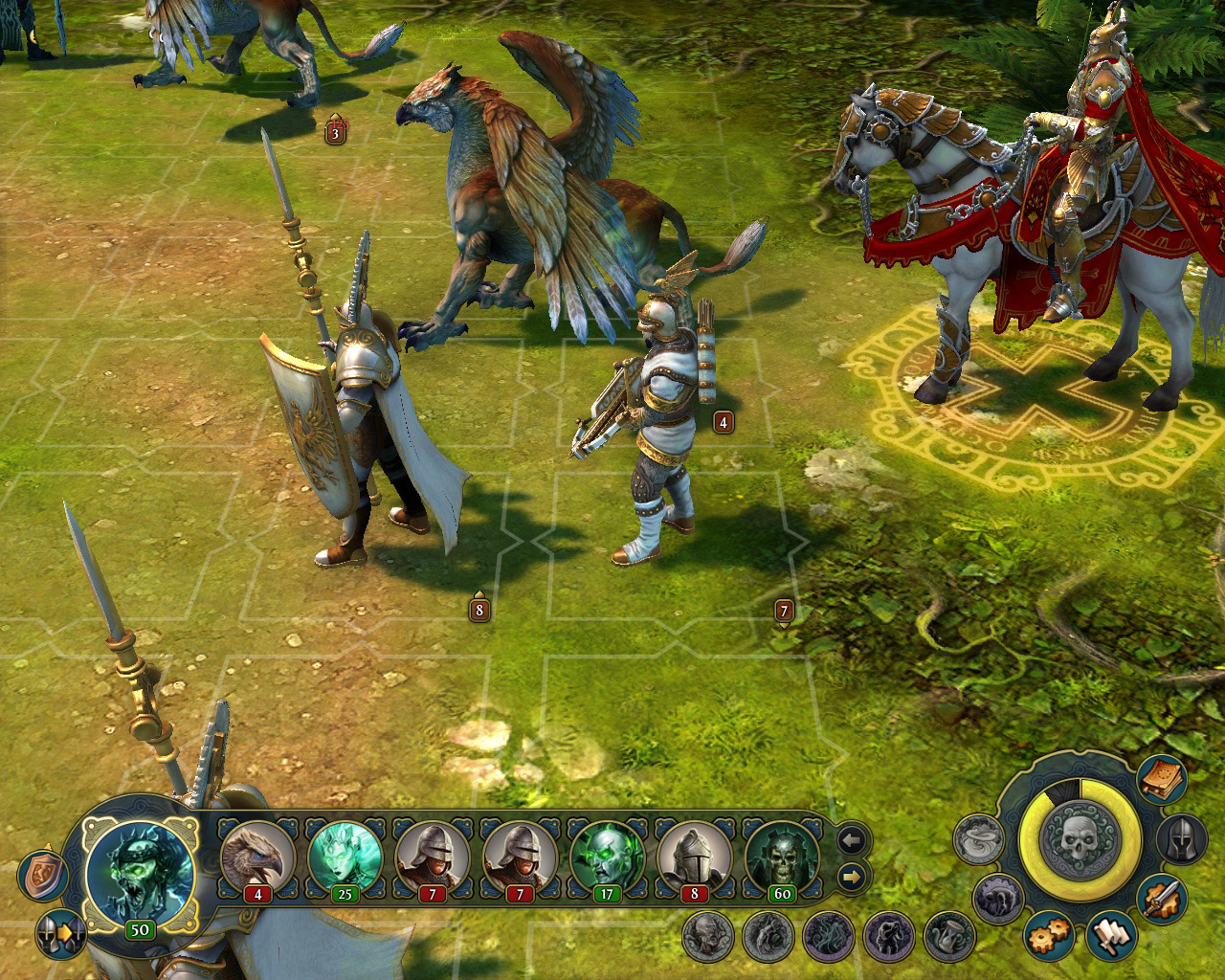Image resolution: width=1225 pixels, height=980 pixels.
Task: Click the yellow forward arrow in the unit bar
Action: pos(851,877)
